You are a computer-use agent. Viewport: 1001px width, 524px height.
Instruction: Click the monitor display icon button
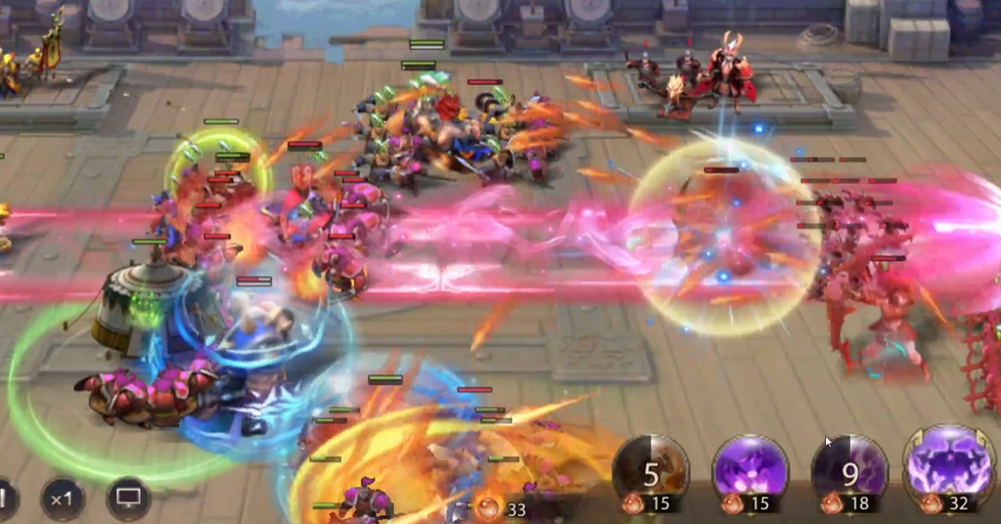point(128,497)
